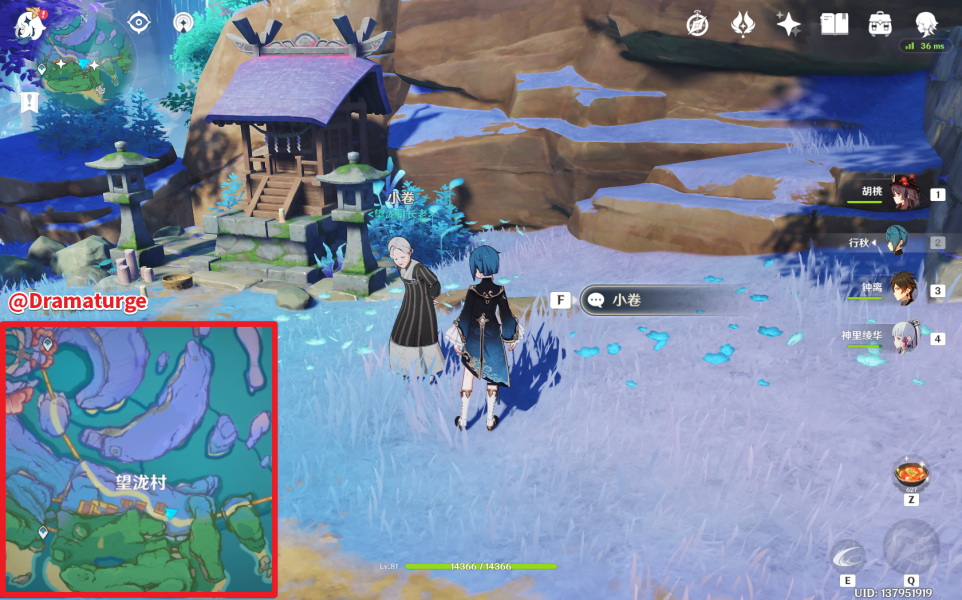Use the food dish quick-item
The width and height of the screenshot is (962, 600).
pos(911,474)
